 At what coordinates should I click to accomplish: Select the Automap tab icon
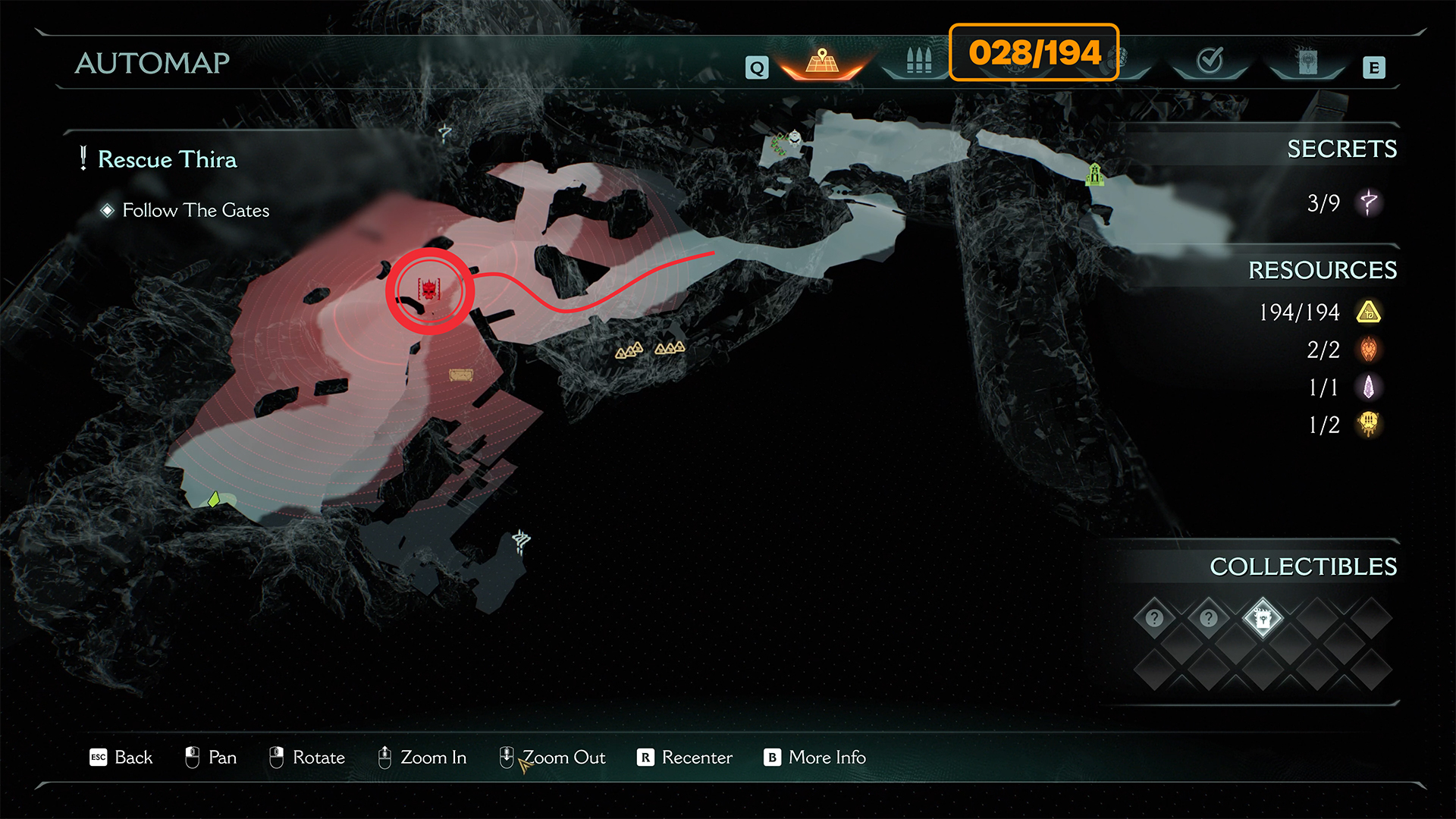pos(822,61)
